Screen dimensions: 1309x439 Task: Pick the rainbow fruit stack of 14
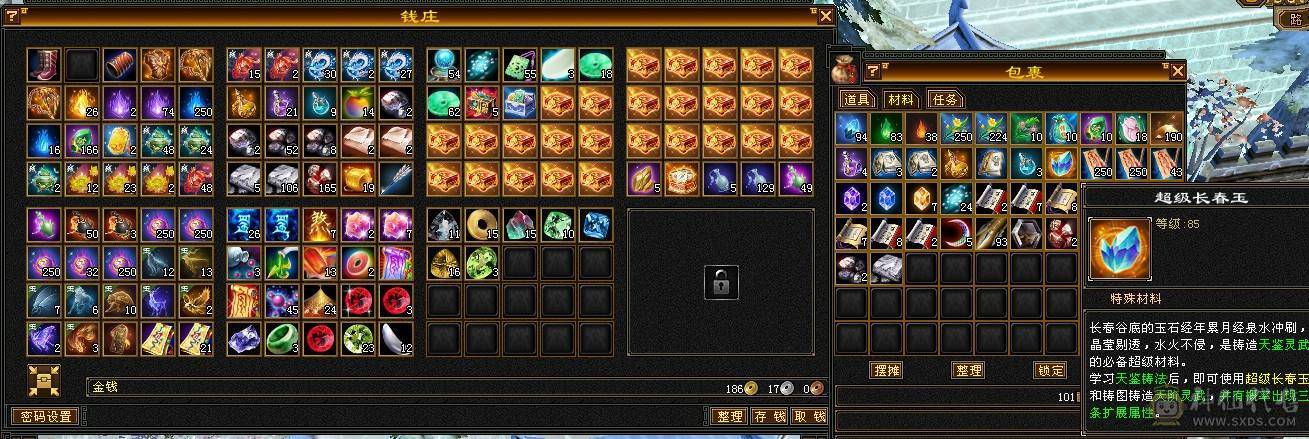[x=358, y=102]
